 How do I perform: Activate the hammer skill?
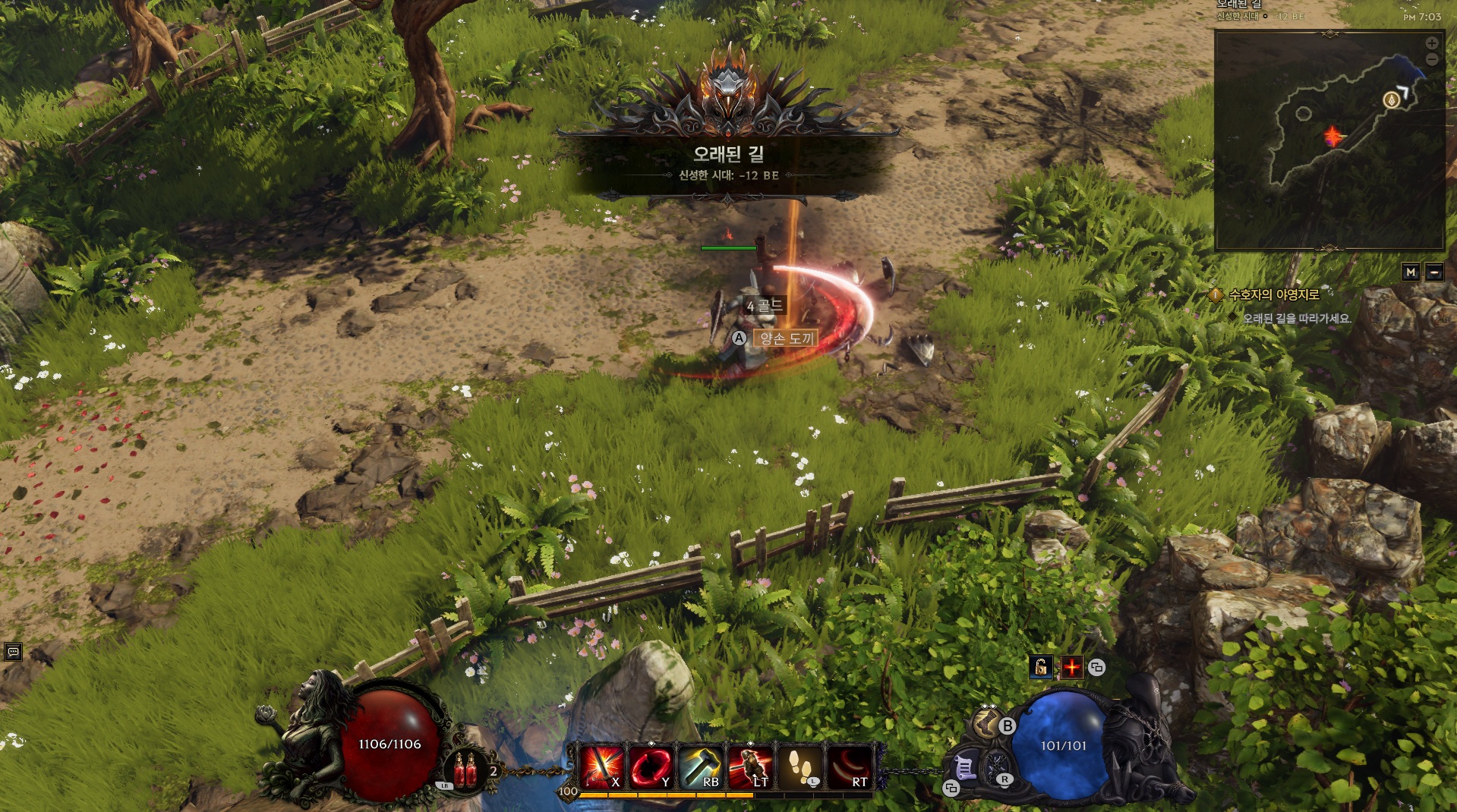click(x=700, y=766)
